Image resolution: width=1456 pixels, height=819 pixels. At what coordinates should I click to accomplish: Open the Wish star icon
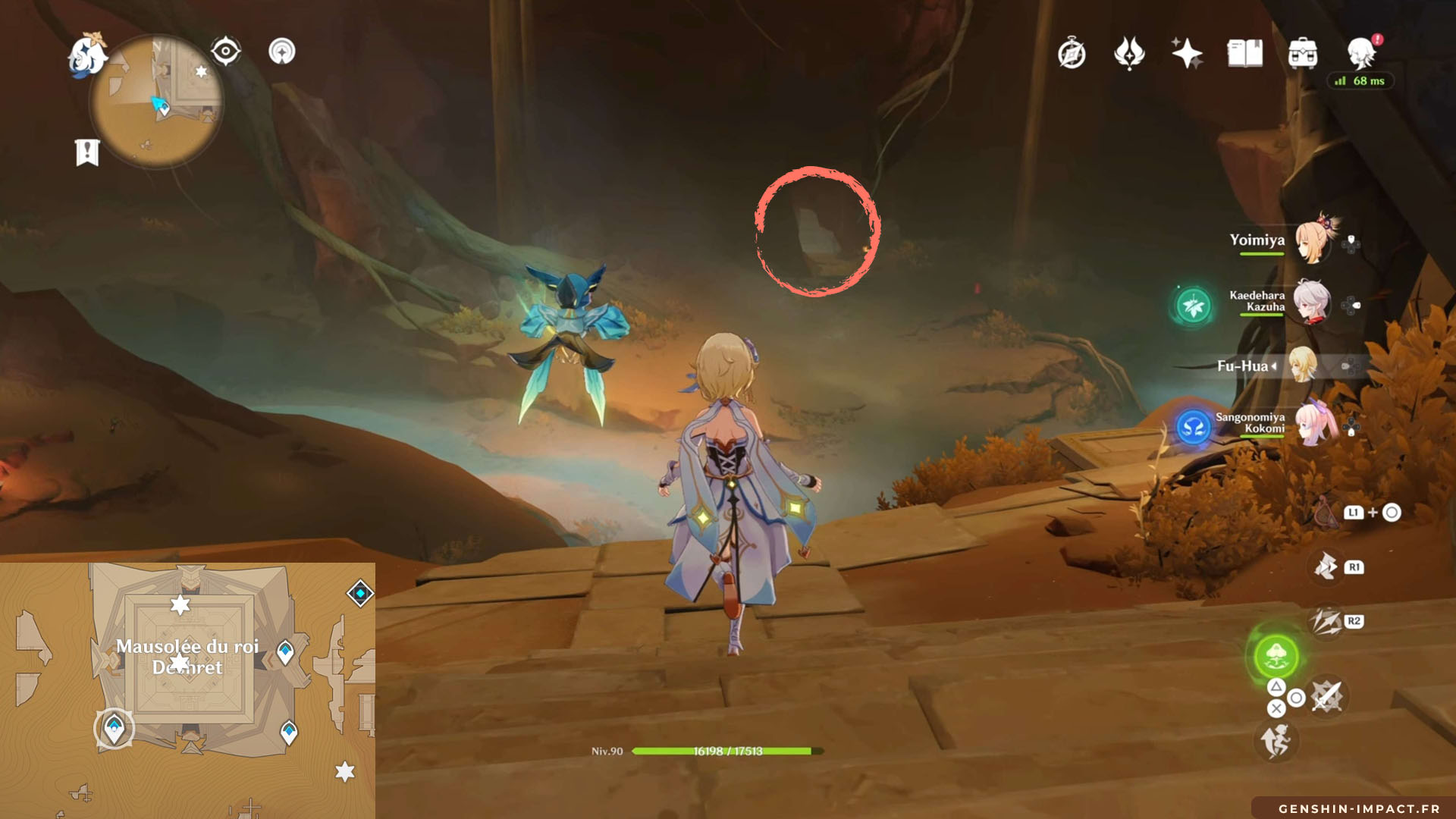point(1187,54)
